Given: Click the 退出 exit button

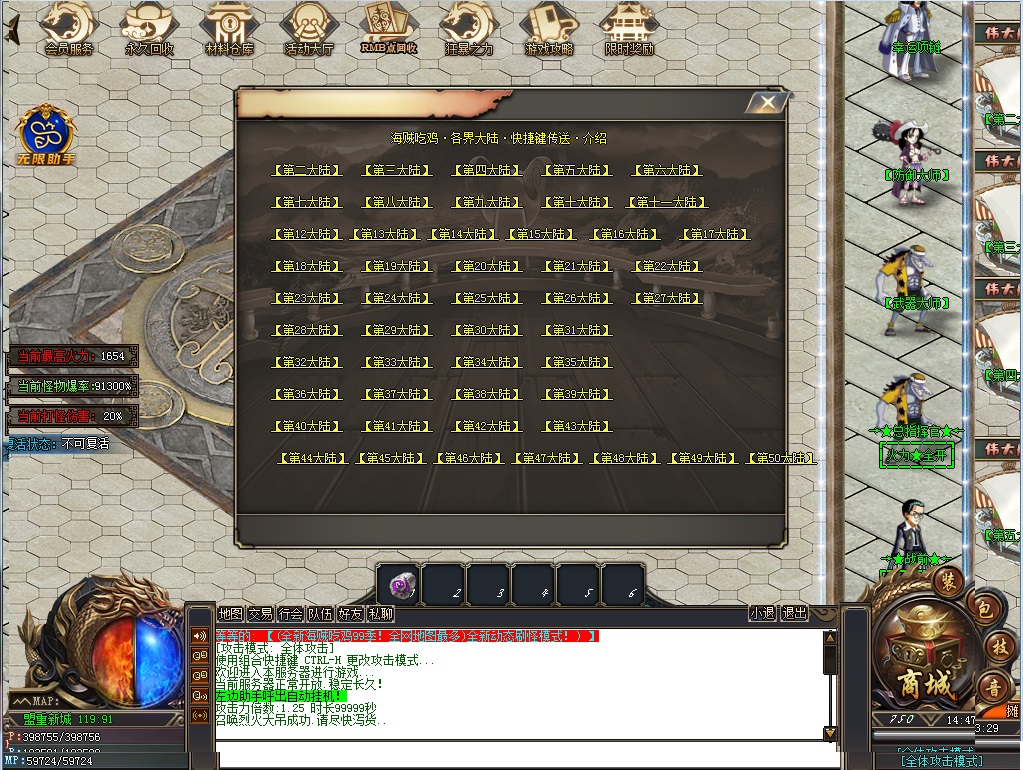Looking at the screenshot, I should 794,614.
